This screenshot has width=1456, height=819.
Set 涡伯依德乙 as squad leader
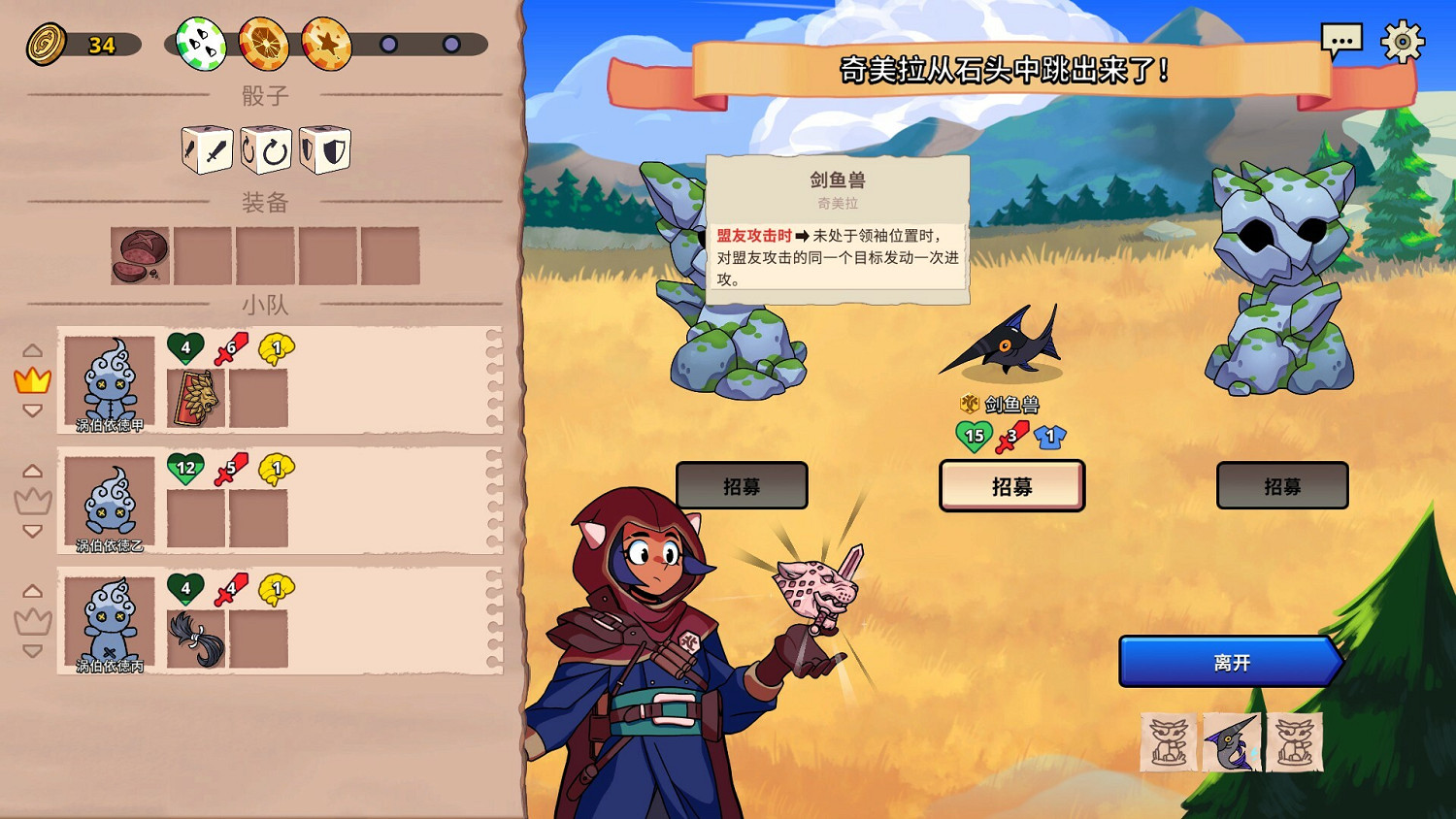34,501
